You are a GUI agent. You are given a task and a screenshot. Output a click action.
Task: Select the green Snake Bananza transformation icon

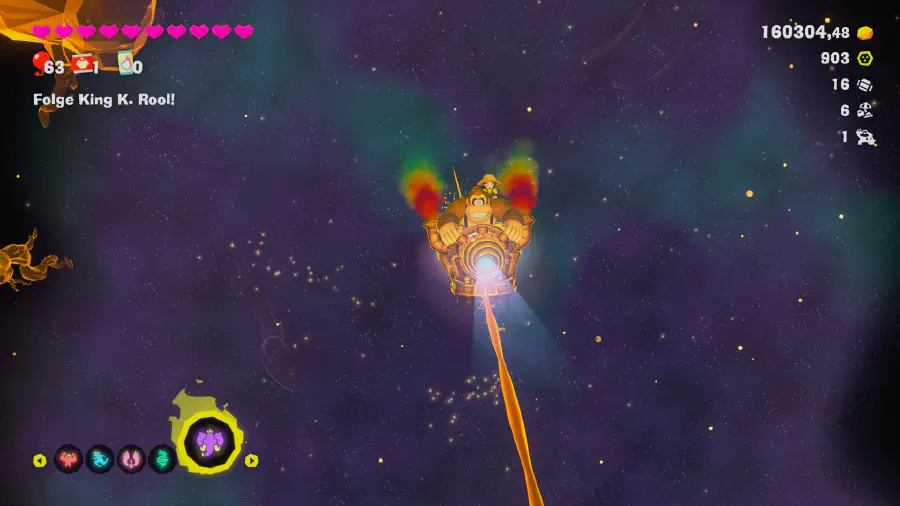(x=163, y=460)
